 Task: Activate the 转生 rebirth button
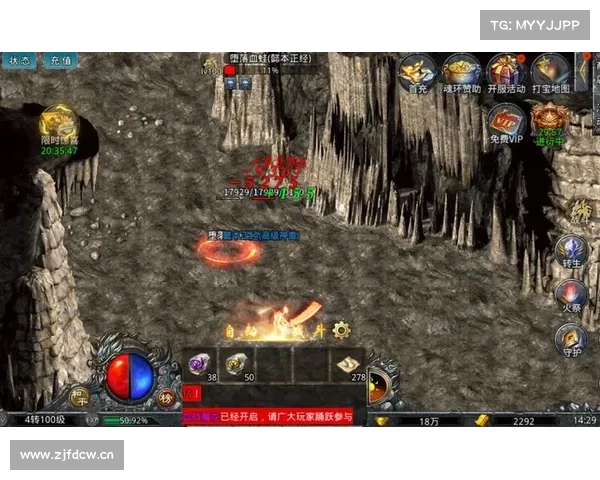pos(572,251)
